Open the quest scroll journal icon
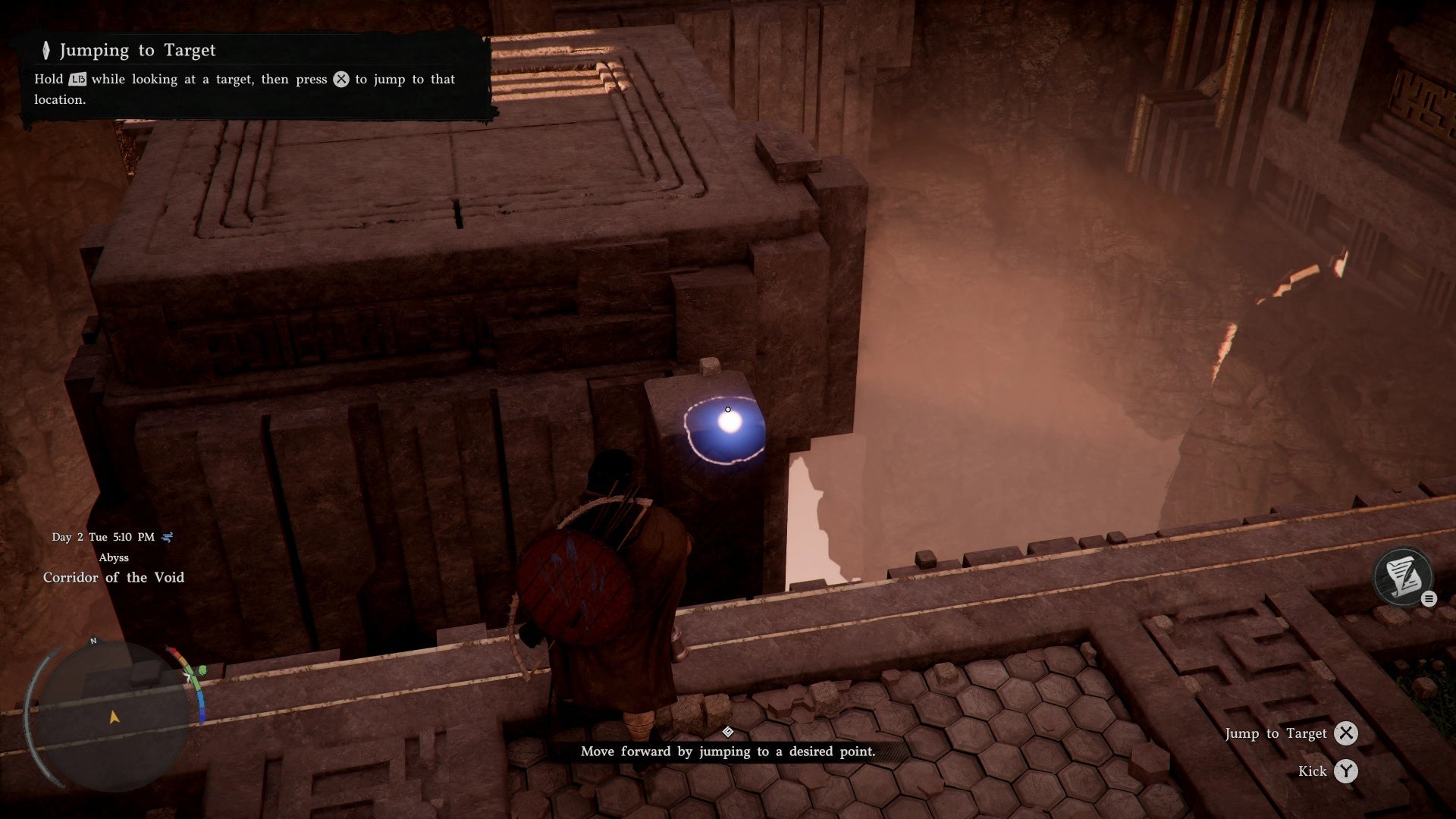 1402,576
